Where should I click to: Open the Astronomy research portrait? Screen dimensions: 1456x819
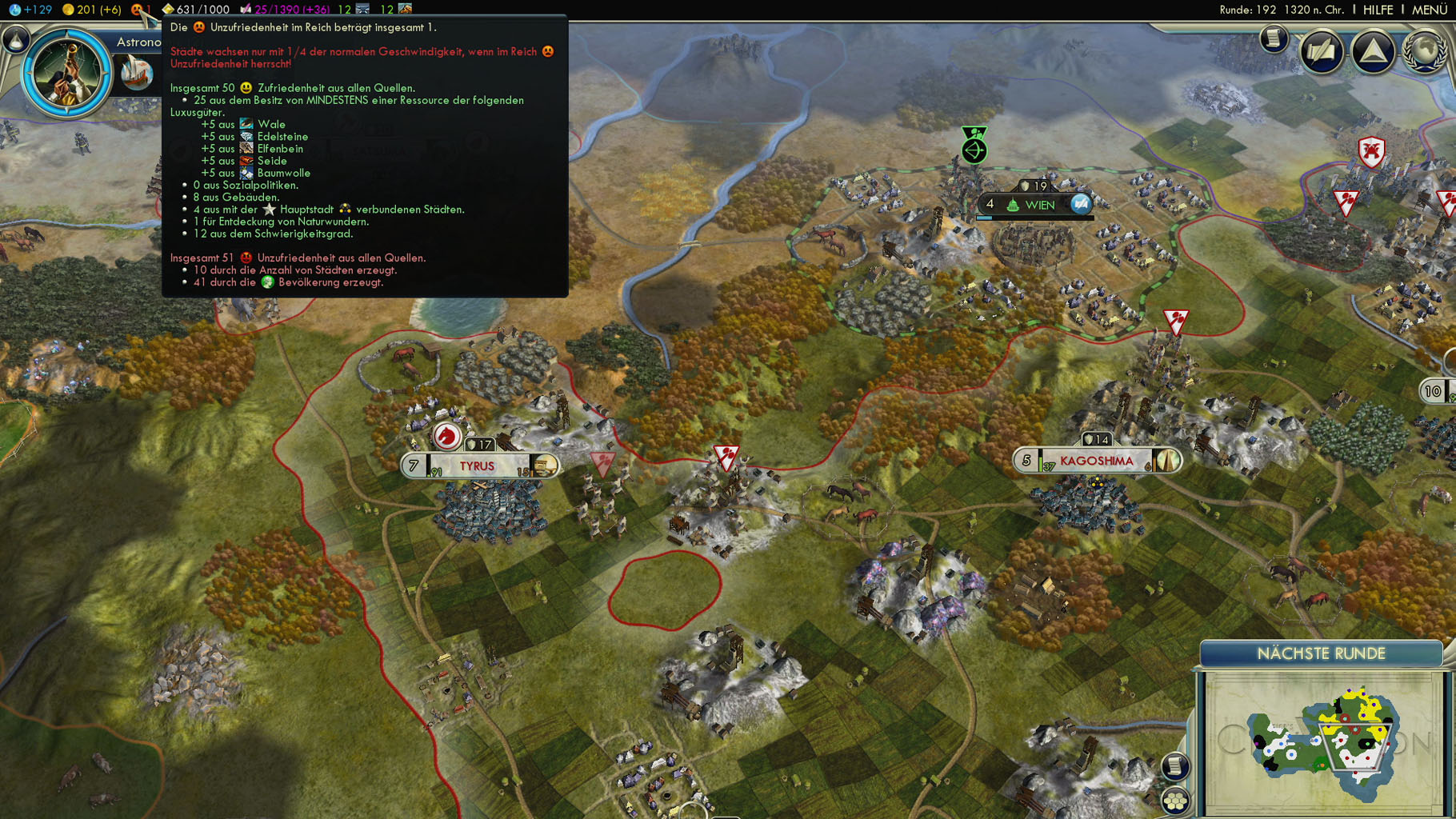point(66,74)
